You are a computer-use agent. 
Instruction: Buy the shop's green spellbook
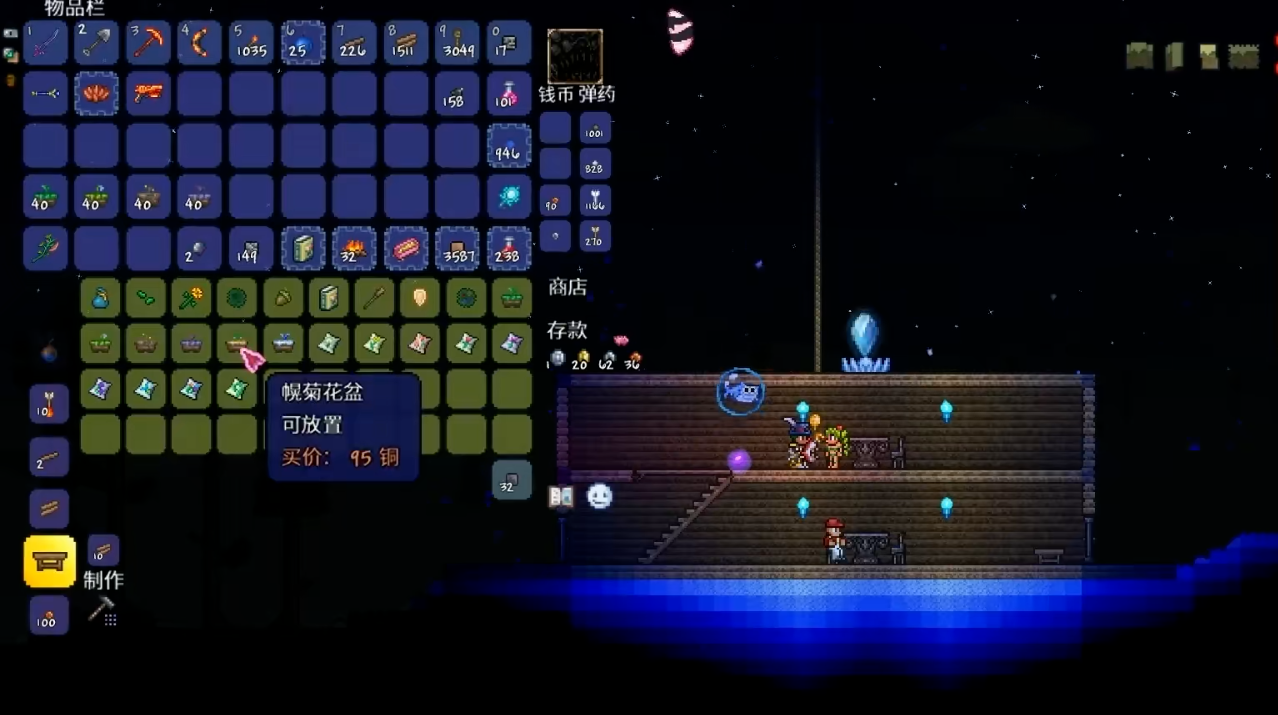[329, 298]
